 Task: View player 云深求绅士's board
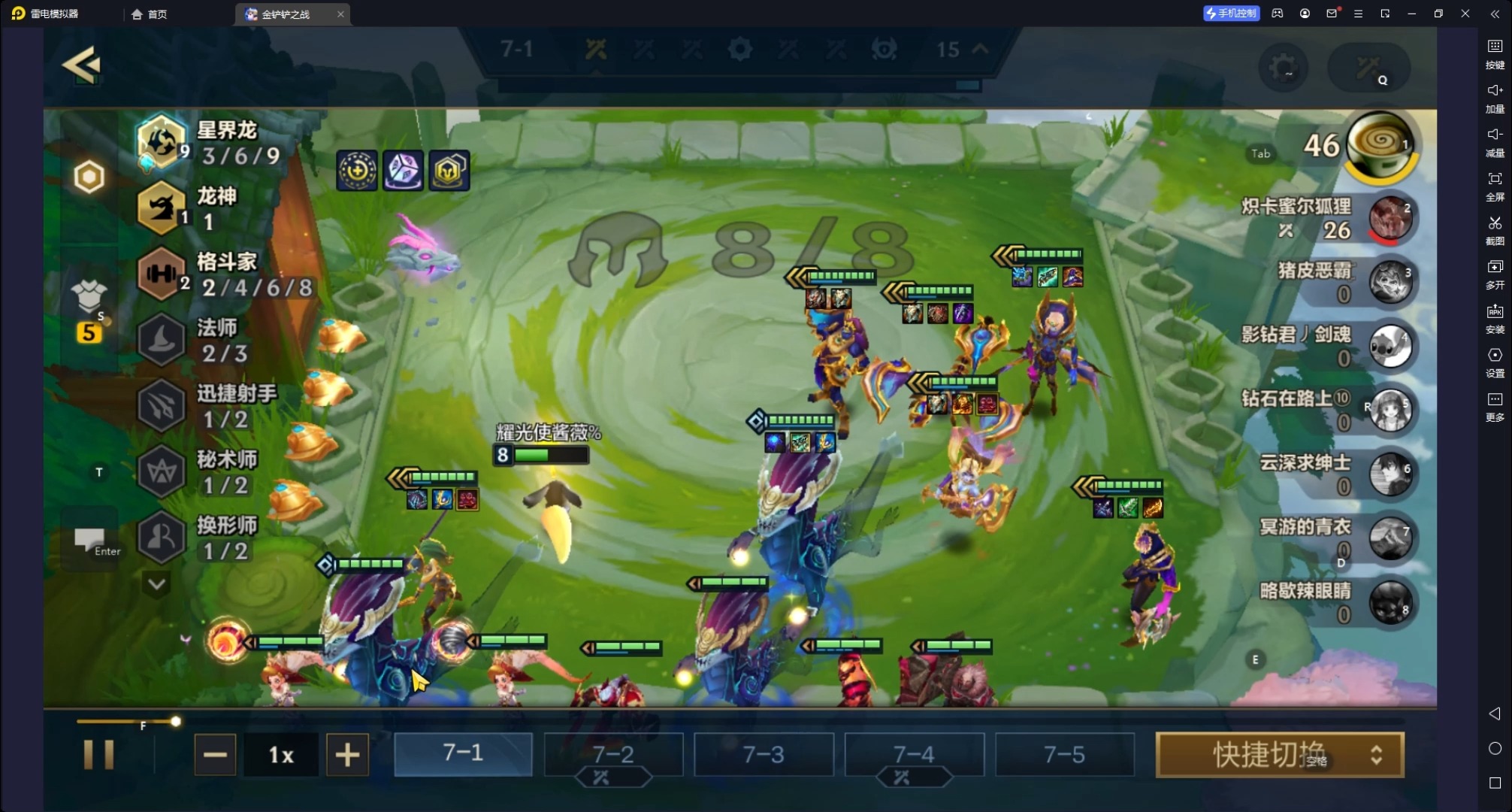coord(1389,474)
